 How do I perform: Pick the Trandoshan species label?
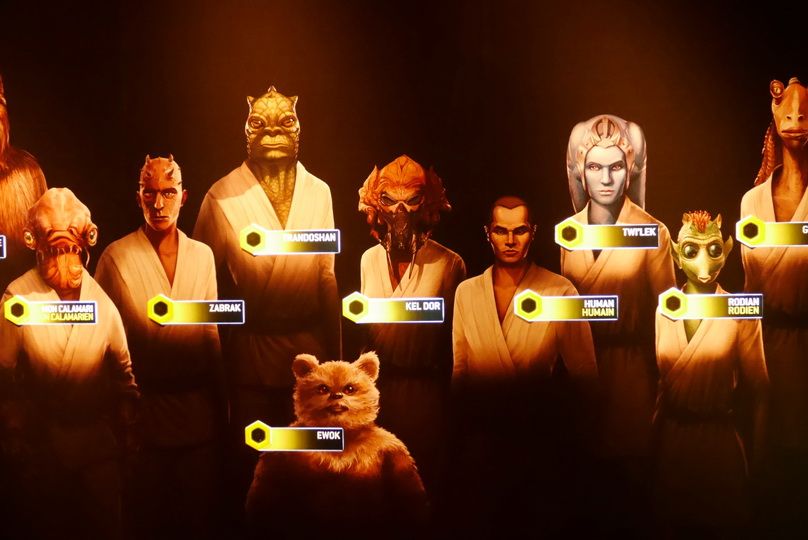[290, 240]
